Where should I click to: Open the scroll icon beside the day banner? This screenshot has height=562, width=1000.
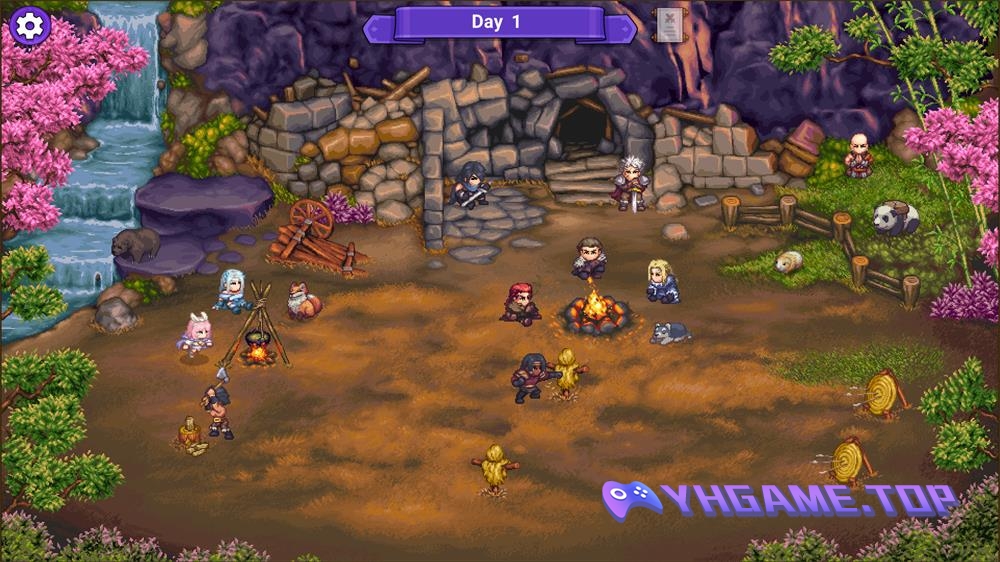670,23
